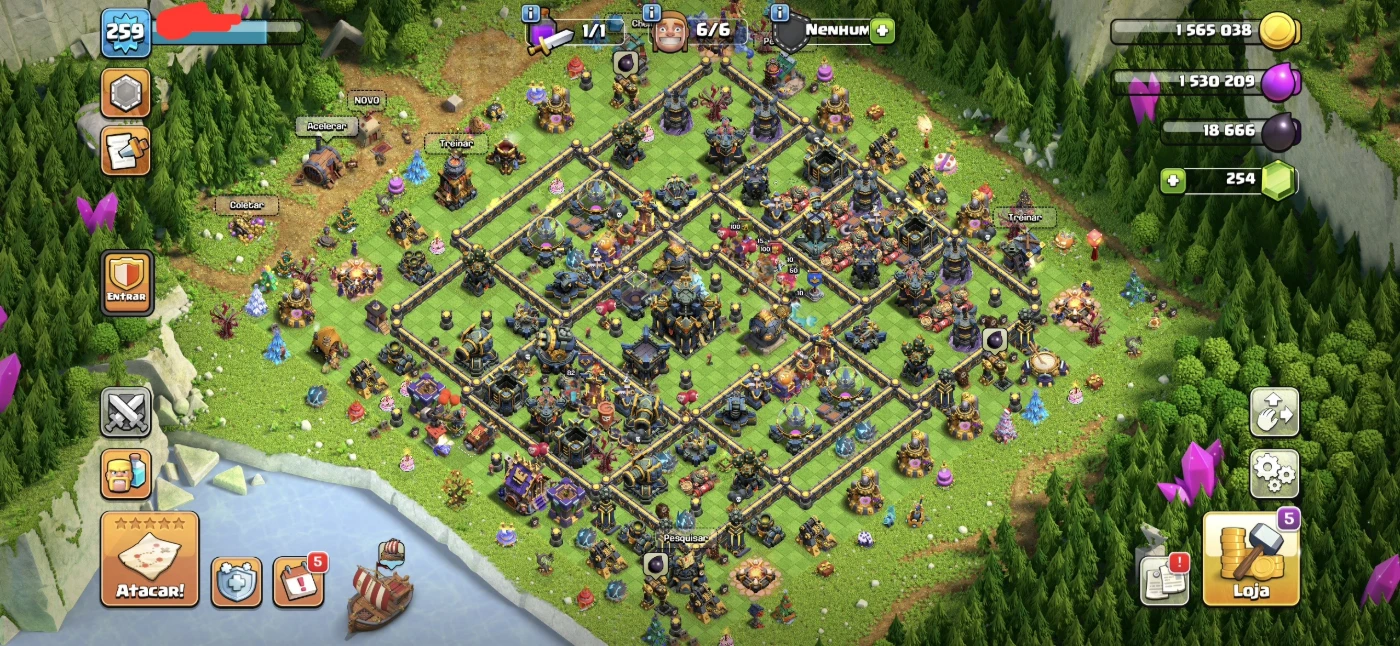Click the gold coin resource icon
Image resolution: width=1400 pixels, height=646 pixels.
pyautogui.click(x=1278, y=31)
